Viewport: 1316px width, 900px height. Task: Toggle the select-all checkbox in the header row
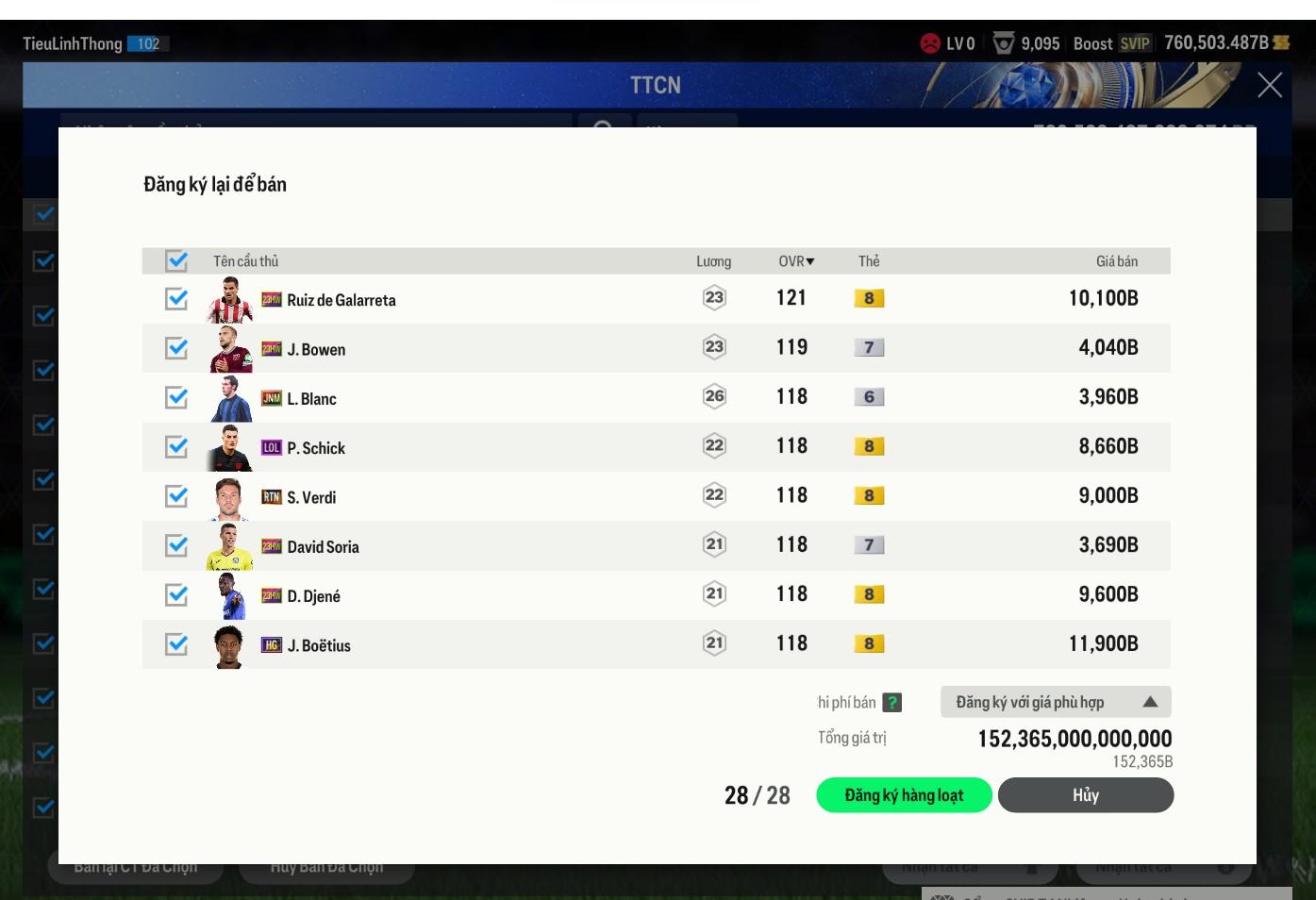(176, 260)
